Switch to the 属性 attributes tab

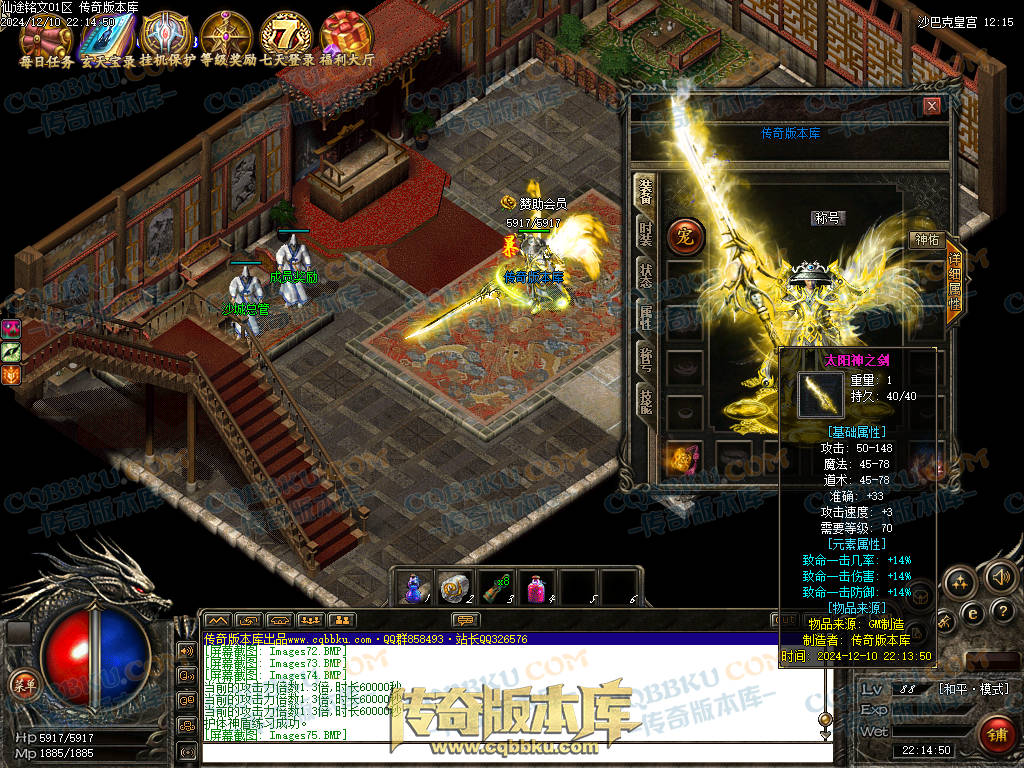(646, 318)
